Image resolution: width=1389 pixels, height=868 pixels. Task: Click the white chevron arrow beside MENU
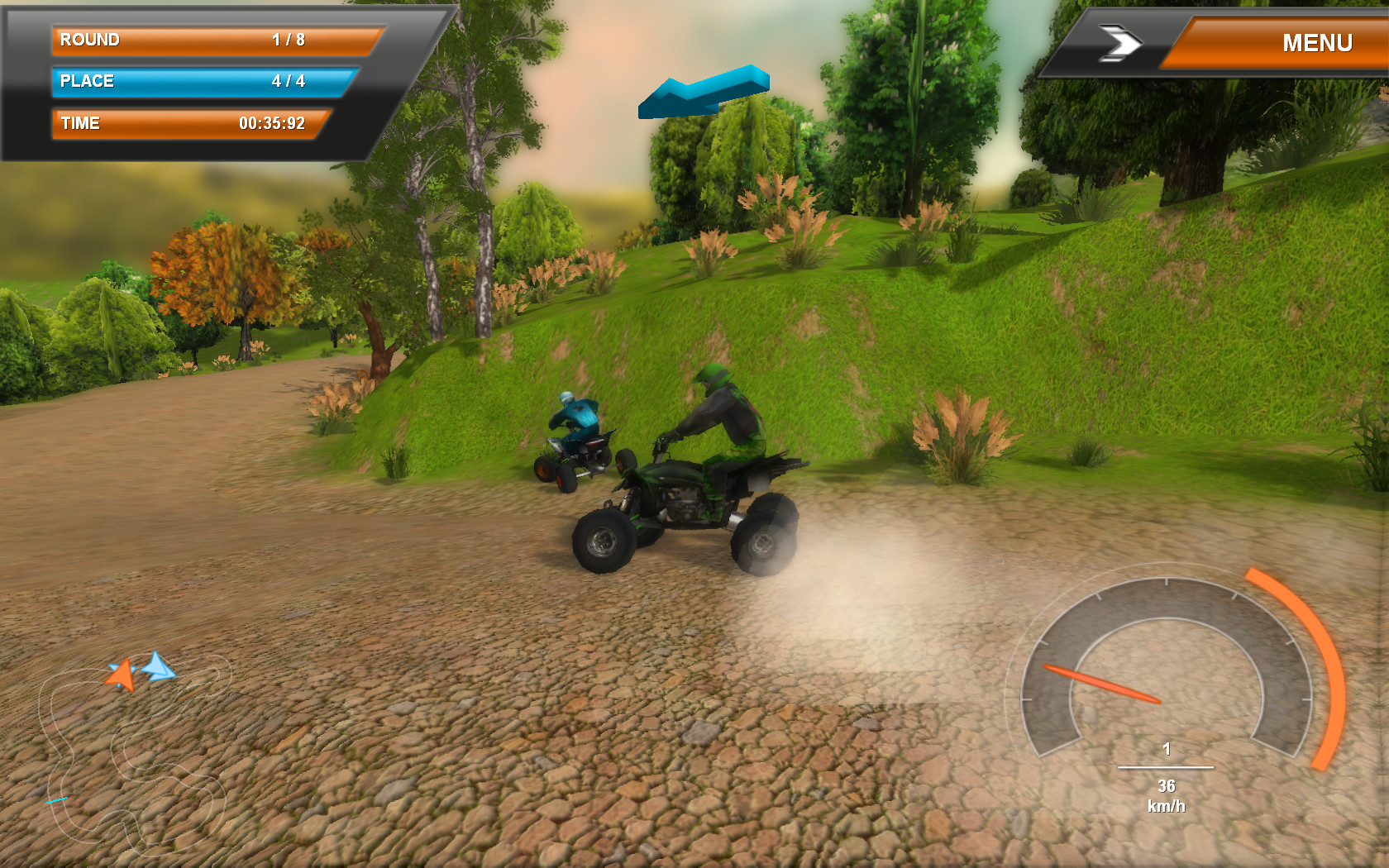pyautogui.click(x=1120, y=43)
